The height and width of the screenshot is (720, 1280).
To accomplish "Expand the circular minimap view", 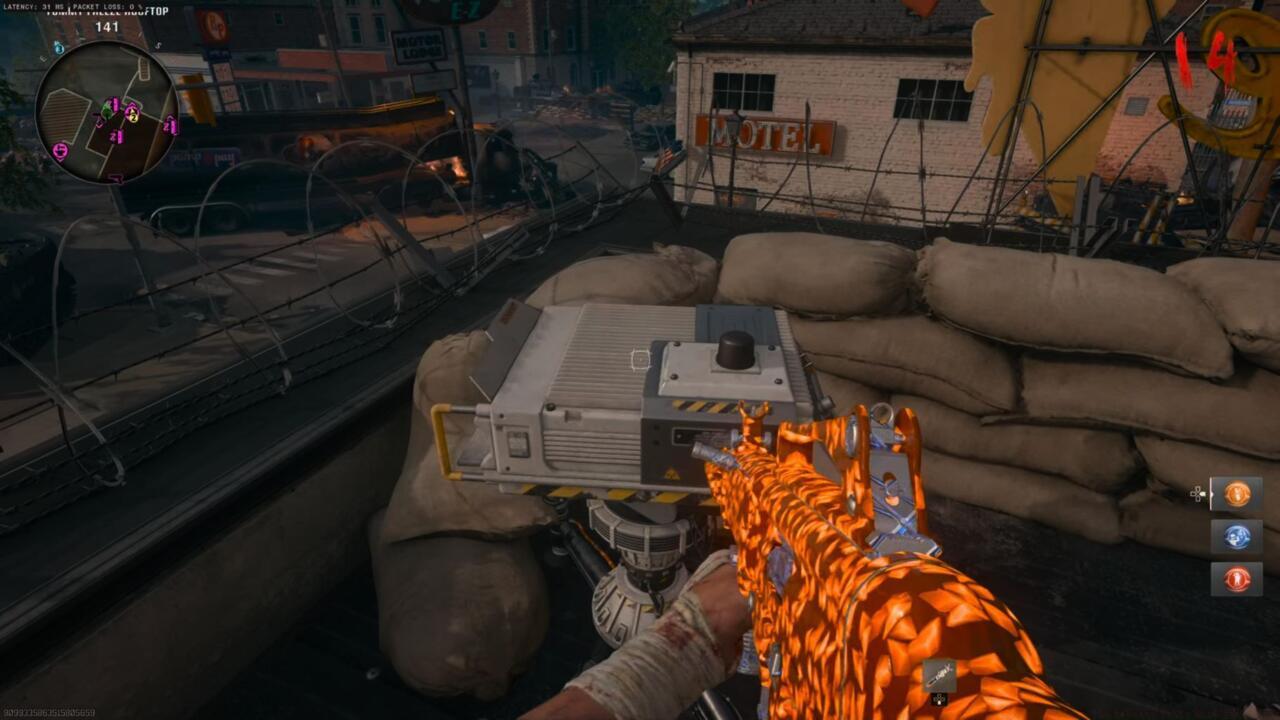I will tap(107, 113).
